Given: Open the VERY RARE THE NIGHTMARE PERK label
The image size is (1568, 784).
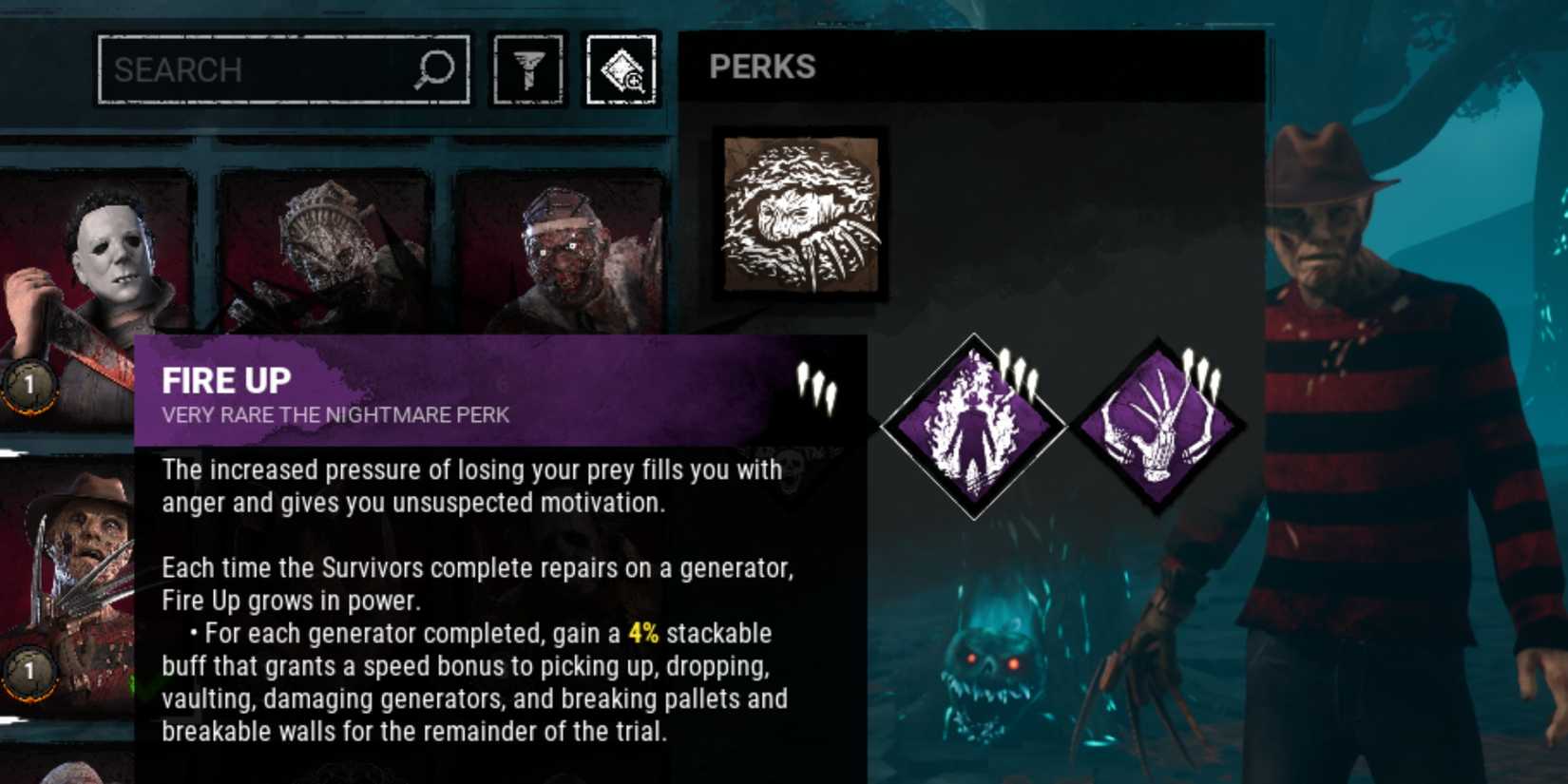Looking at the screenshot, I should pyautogui.click(x=336, y=414).
